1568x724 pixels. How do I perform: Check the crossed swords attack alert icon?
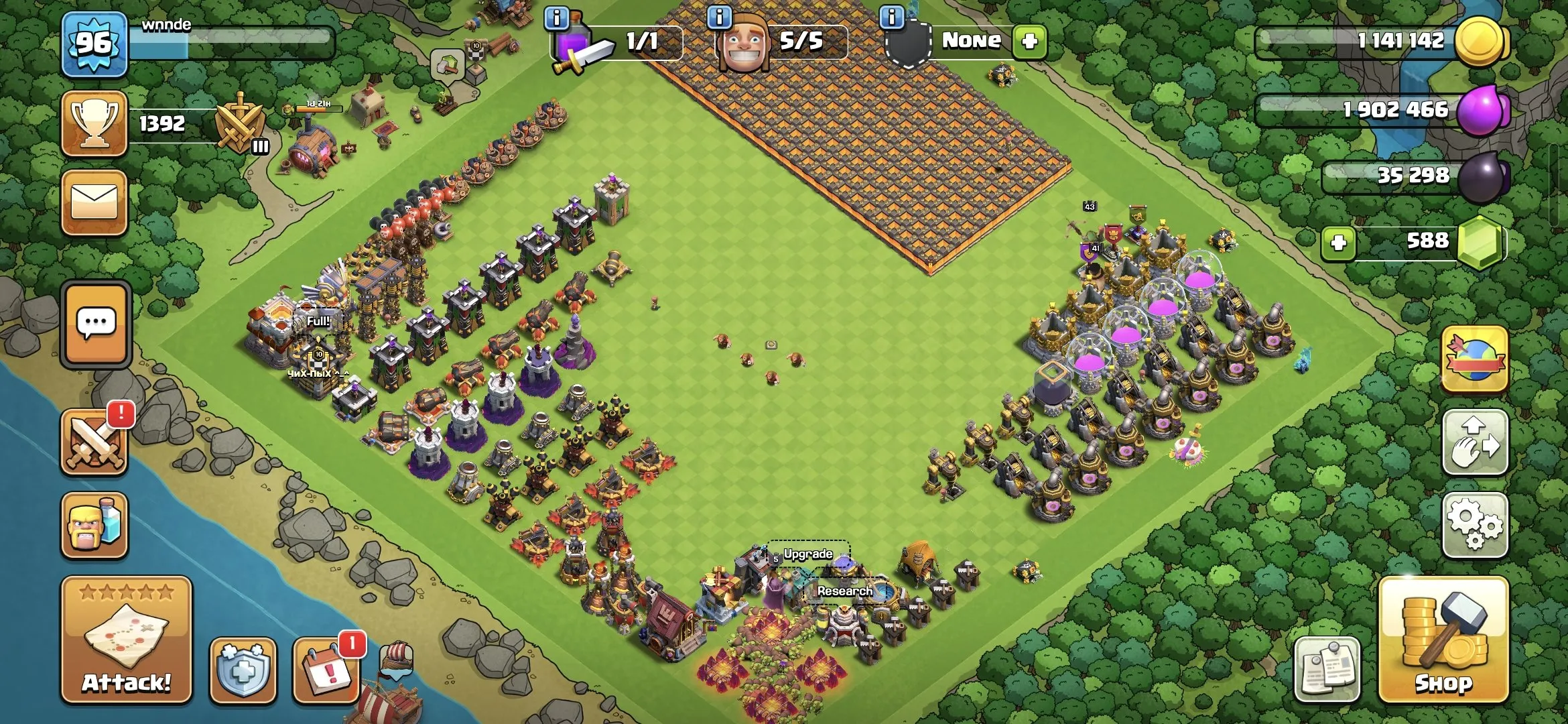pos(94,442)
